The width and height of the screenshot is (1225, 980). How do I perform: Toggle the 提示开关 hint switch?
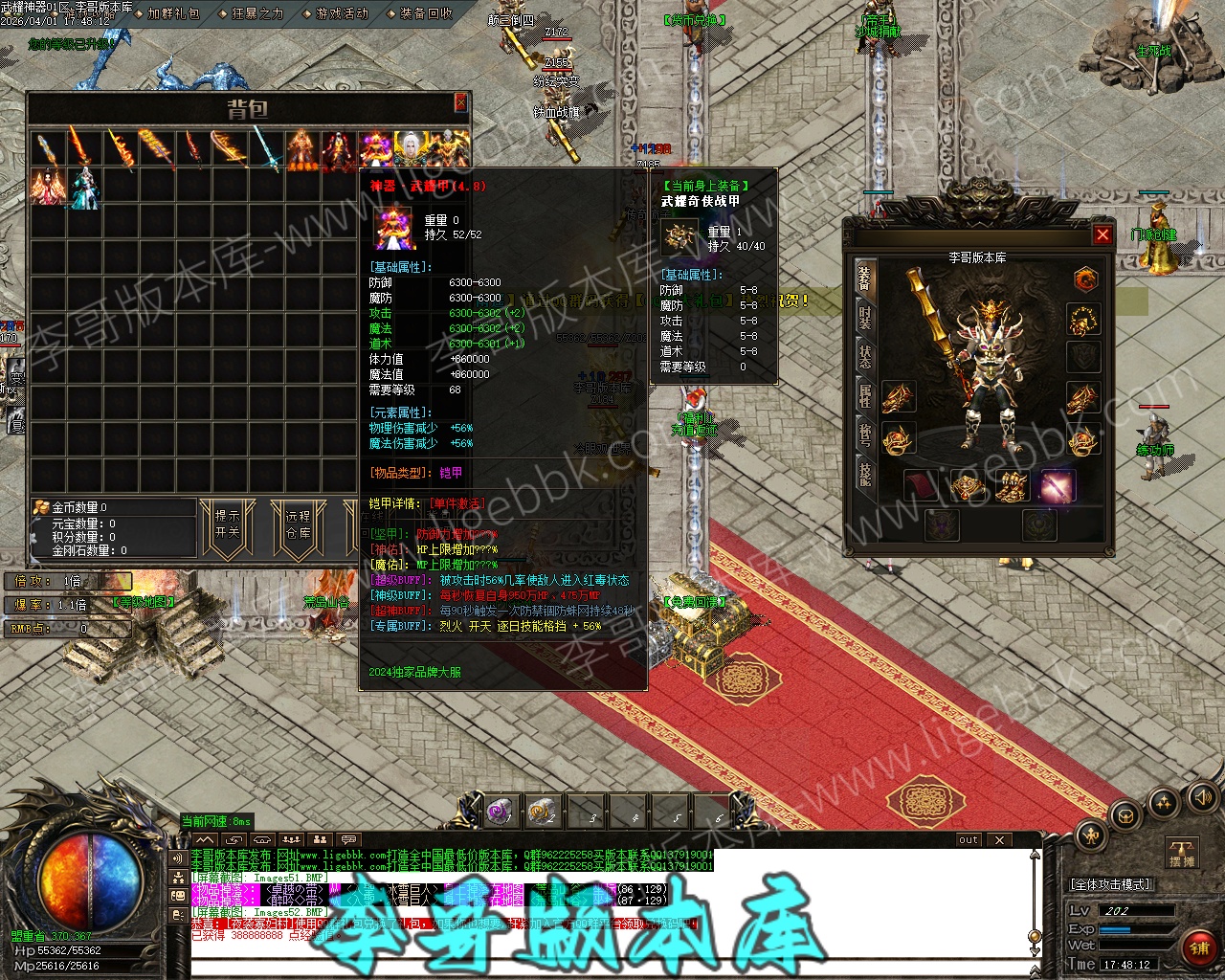point(228,524)
